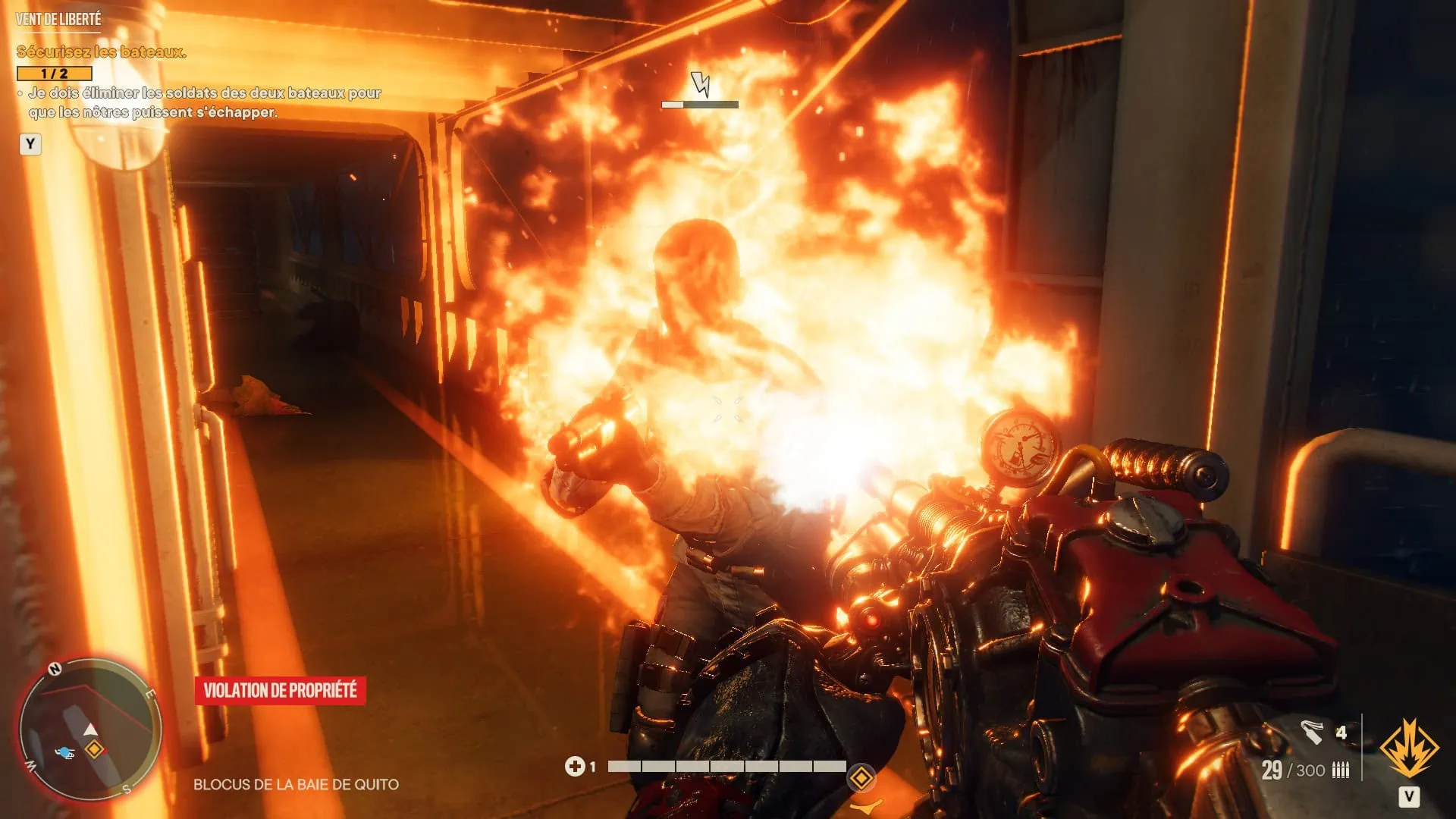Click the lightning bolt marker above enemy
This screenshot has height=819, width=1456.
(x=700, y=84)
